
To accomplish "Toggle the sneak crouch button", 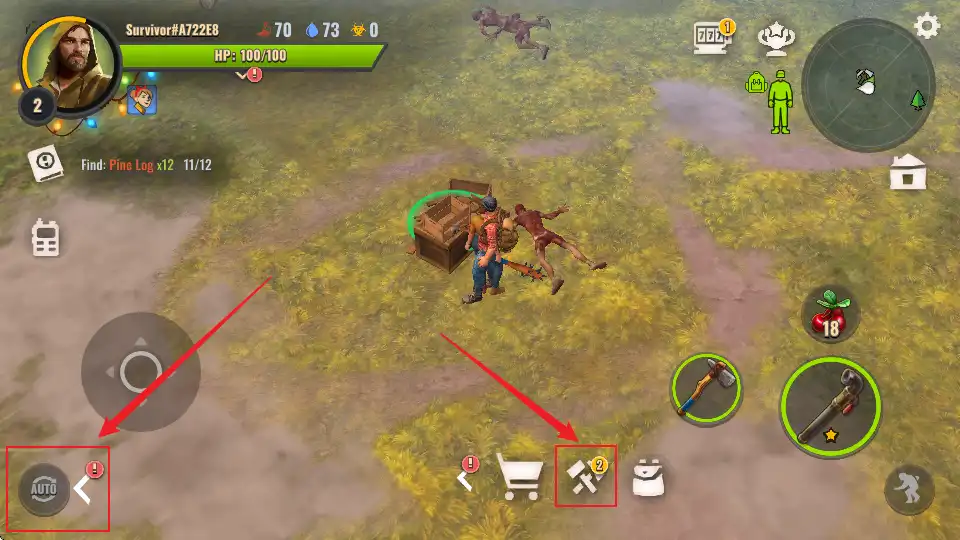I will point(909,490).
